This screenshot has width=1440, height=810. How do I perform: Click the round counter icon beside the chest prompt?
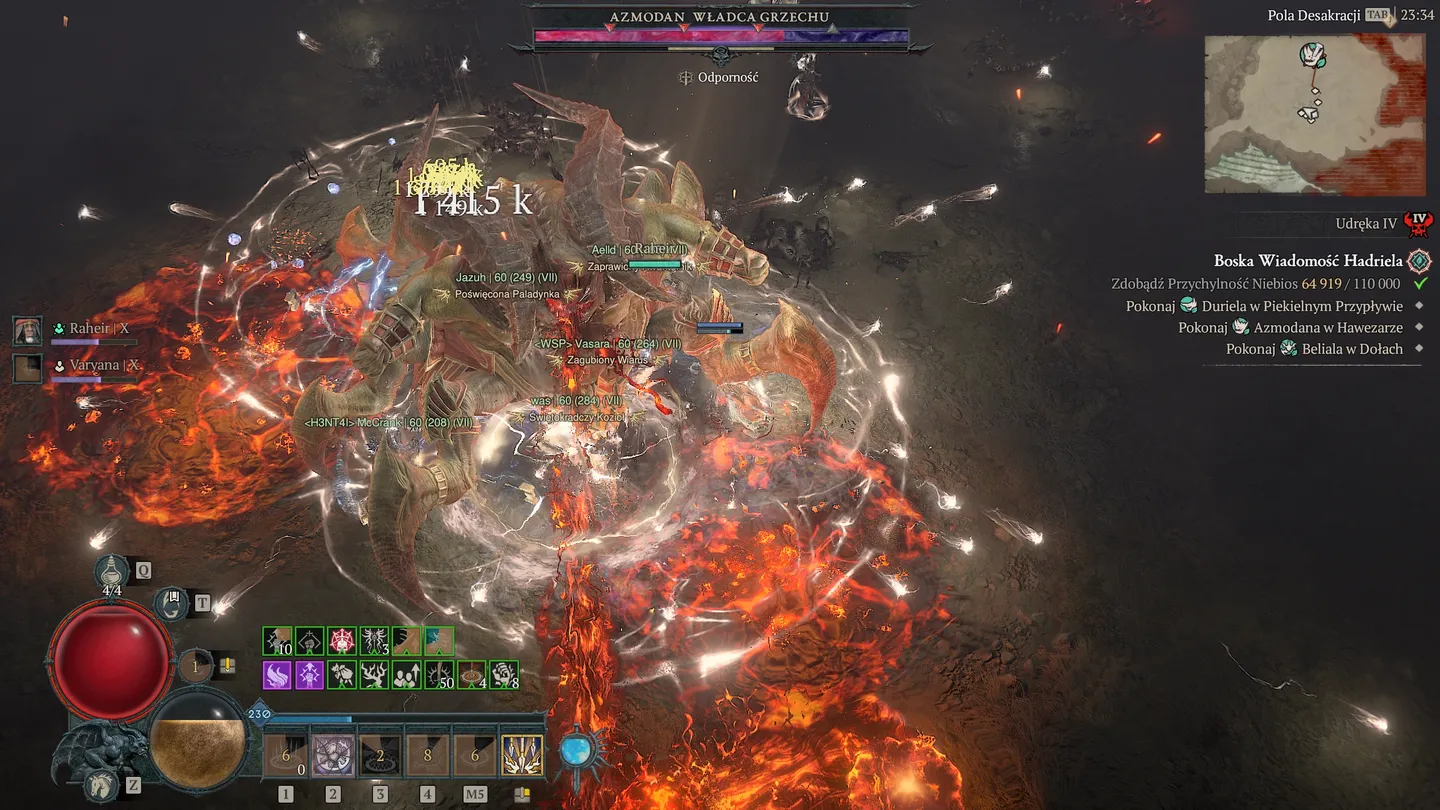[196, 665]
